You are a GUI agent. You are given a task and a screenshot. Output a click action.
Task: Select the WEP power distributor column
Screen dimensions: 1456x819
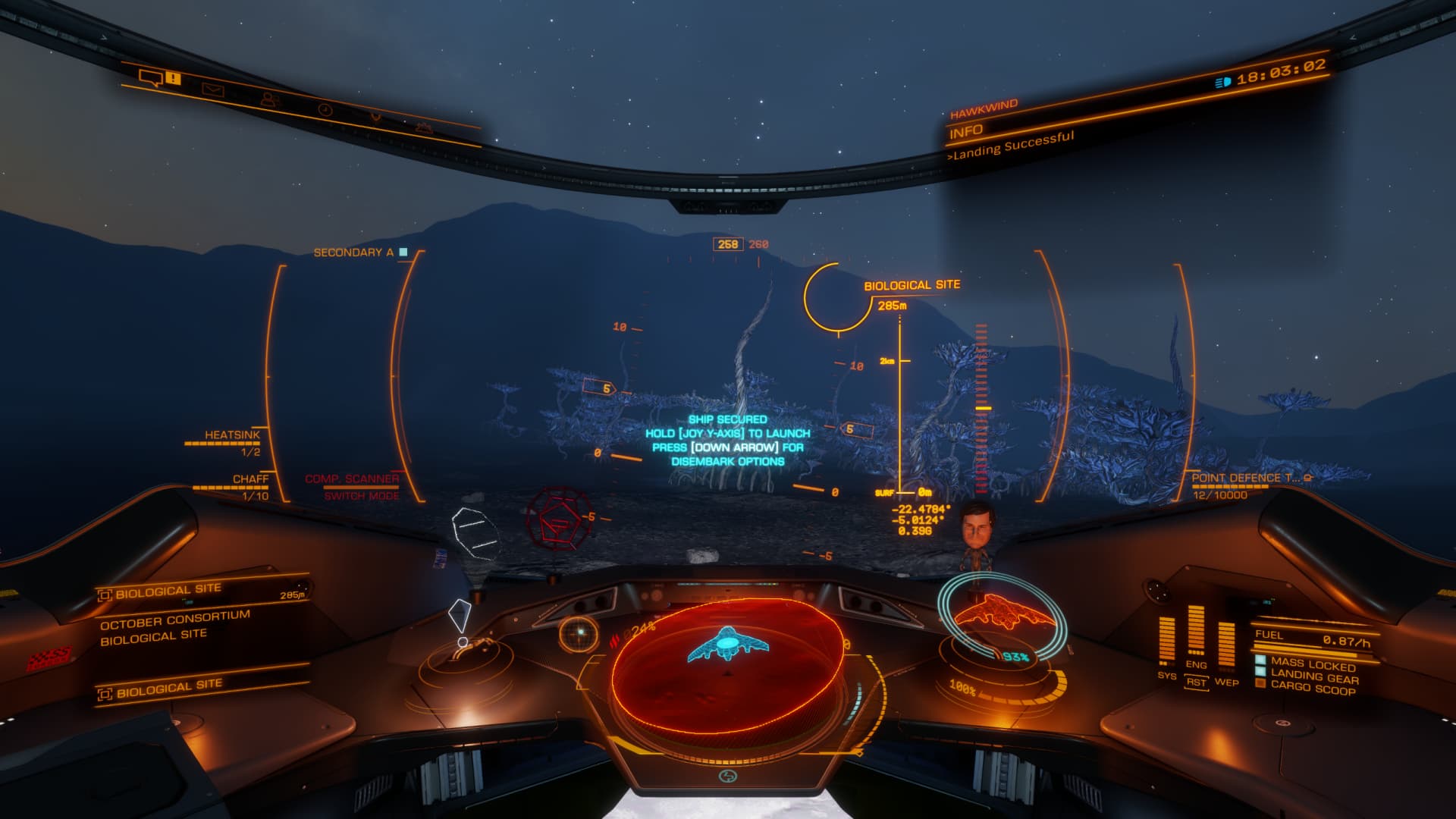pyautogui.click(x=1225, y=649)
